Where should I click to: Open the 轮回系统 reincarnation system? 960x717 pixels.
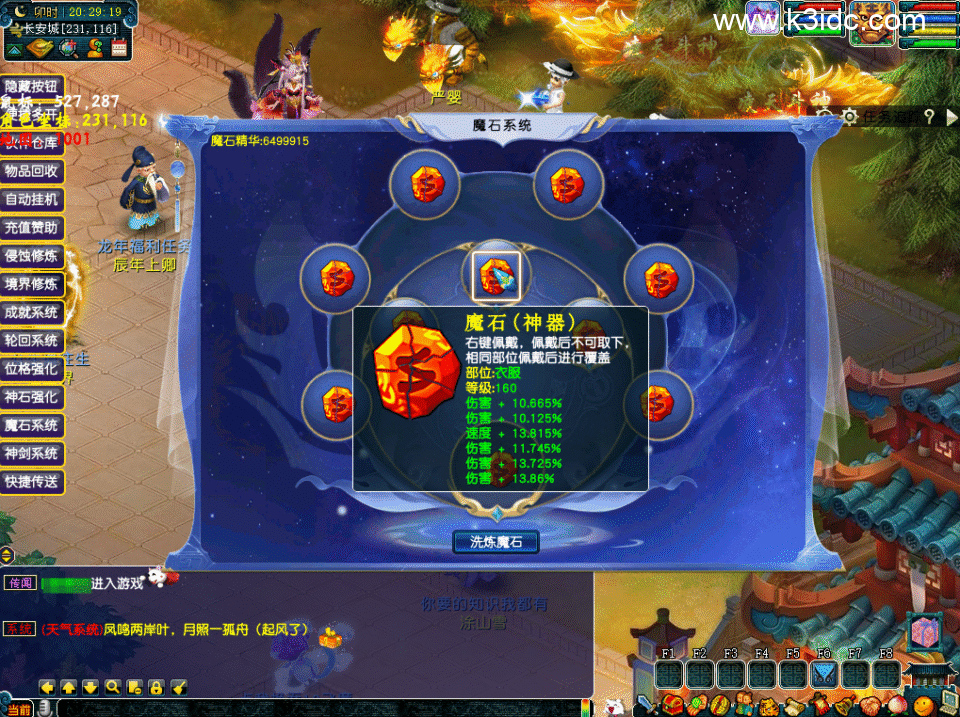[x=33, y=341]
